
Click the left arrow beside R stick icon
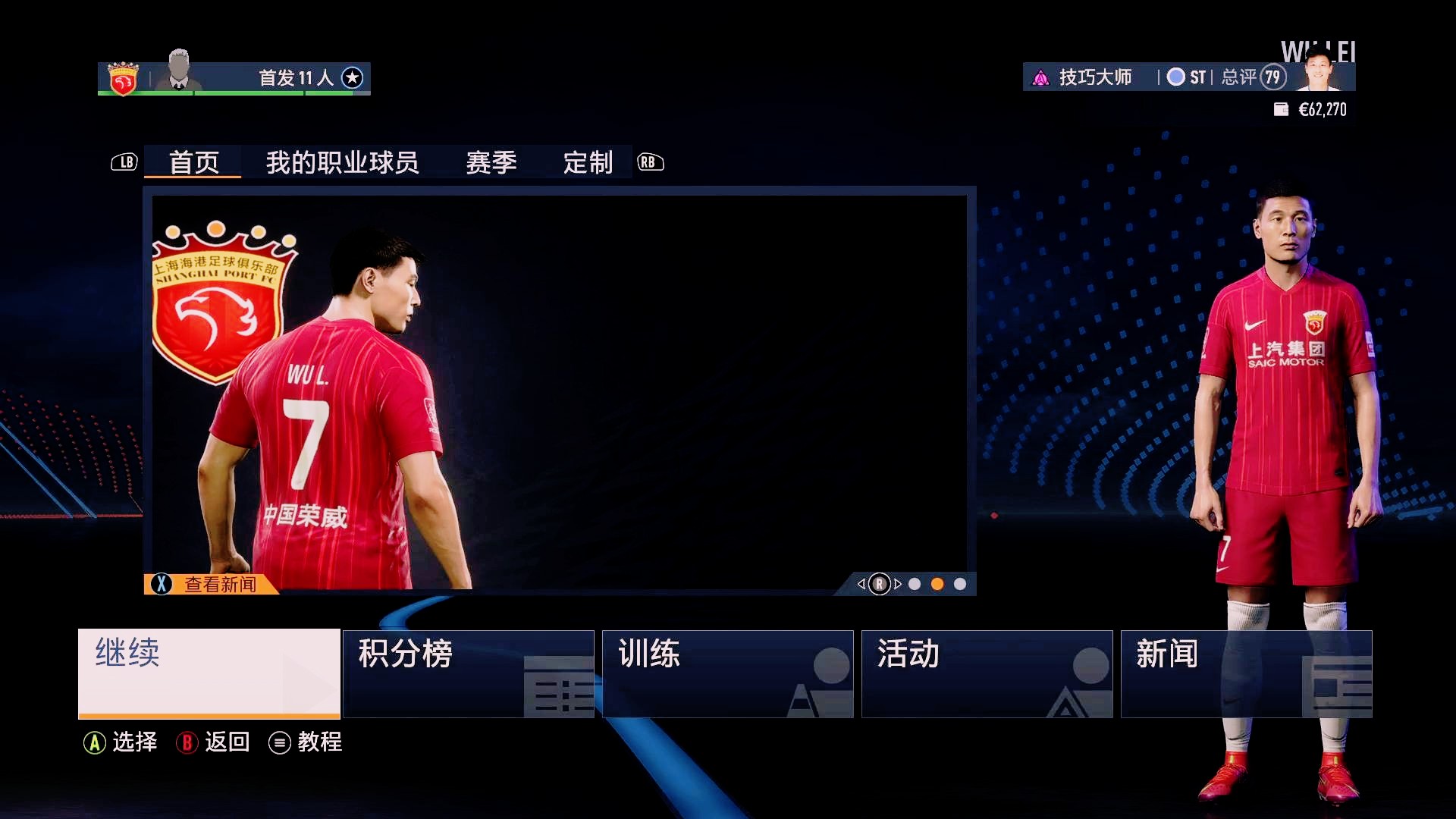pyautogui.click(x=861, y=585)
